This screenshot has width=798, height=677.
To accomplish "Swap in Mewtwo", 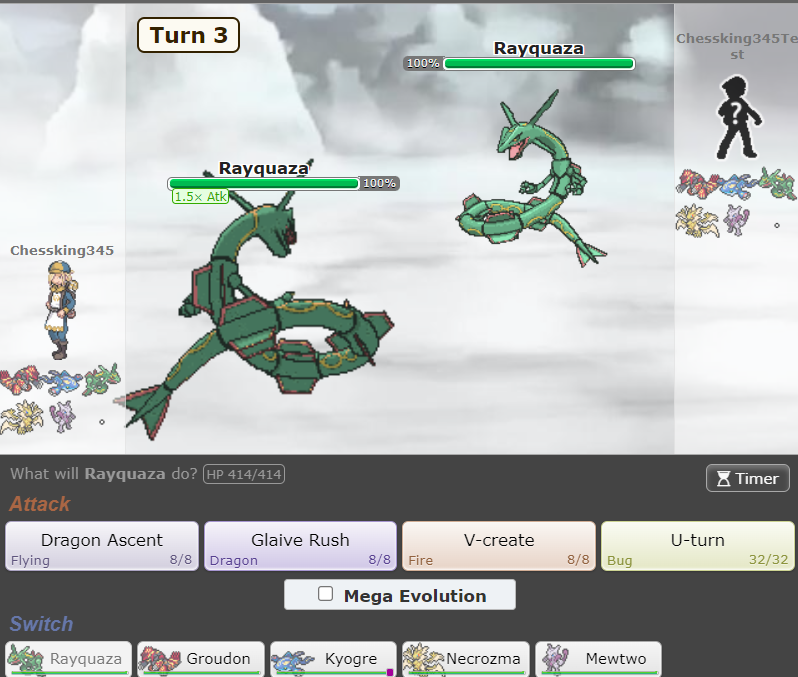I will (598, 659).
